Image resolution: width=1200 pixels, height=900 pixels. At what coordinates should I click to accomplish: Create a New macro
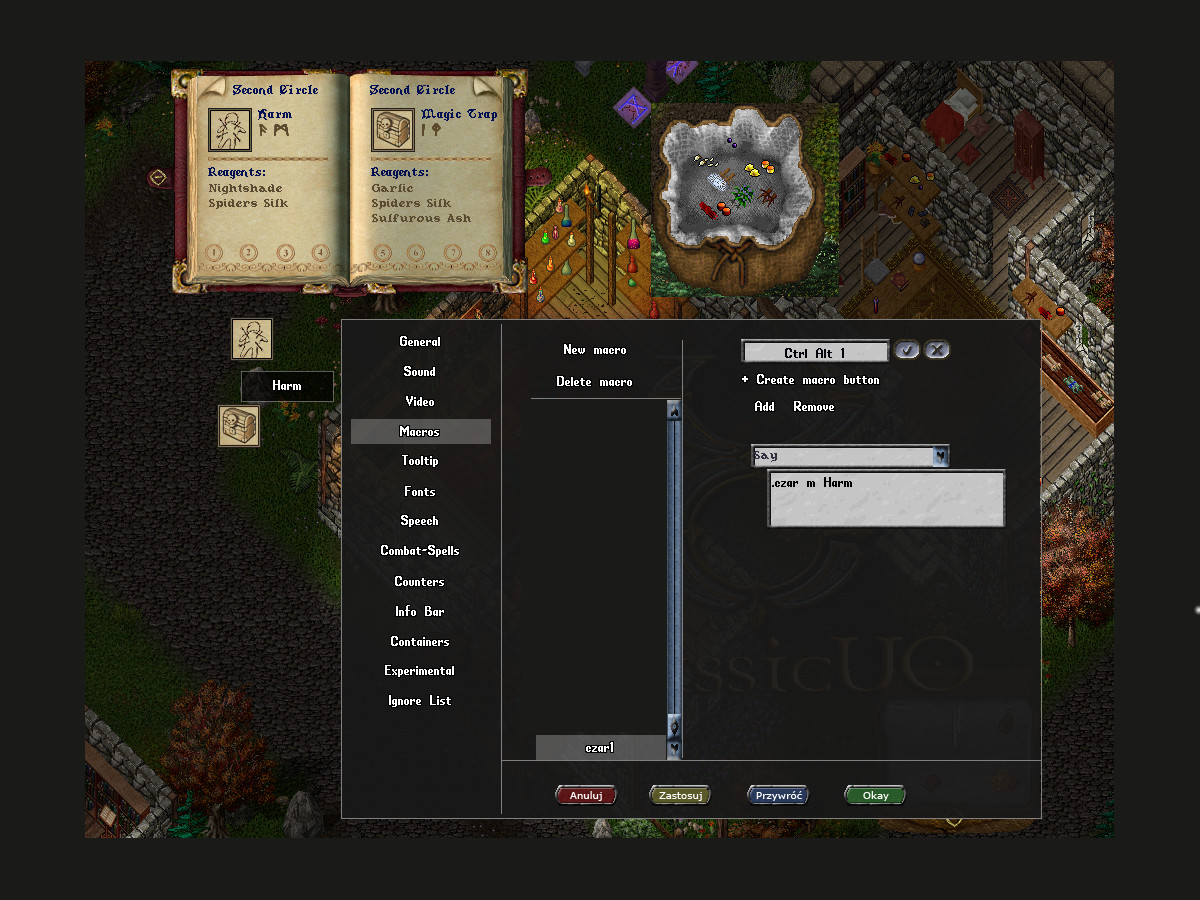point(595,350)
